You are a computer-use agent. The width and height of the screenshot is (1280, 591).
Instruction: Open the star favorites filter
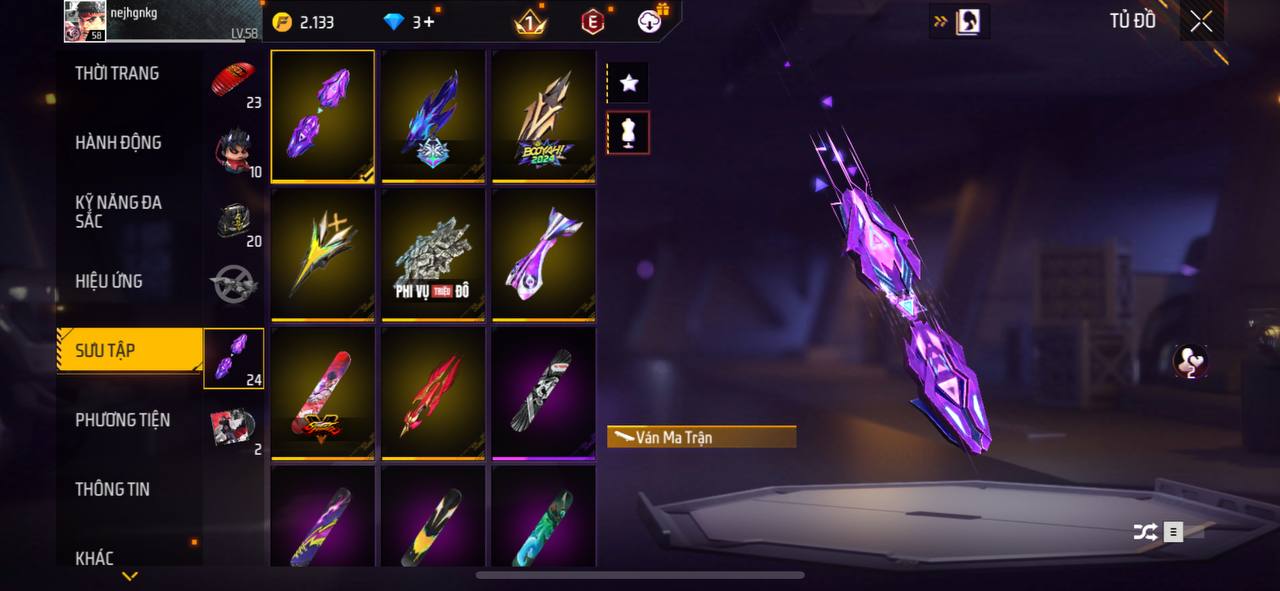(628, 83)
